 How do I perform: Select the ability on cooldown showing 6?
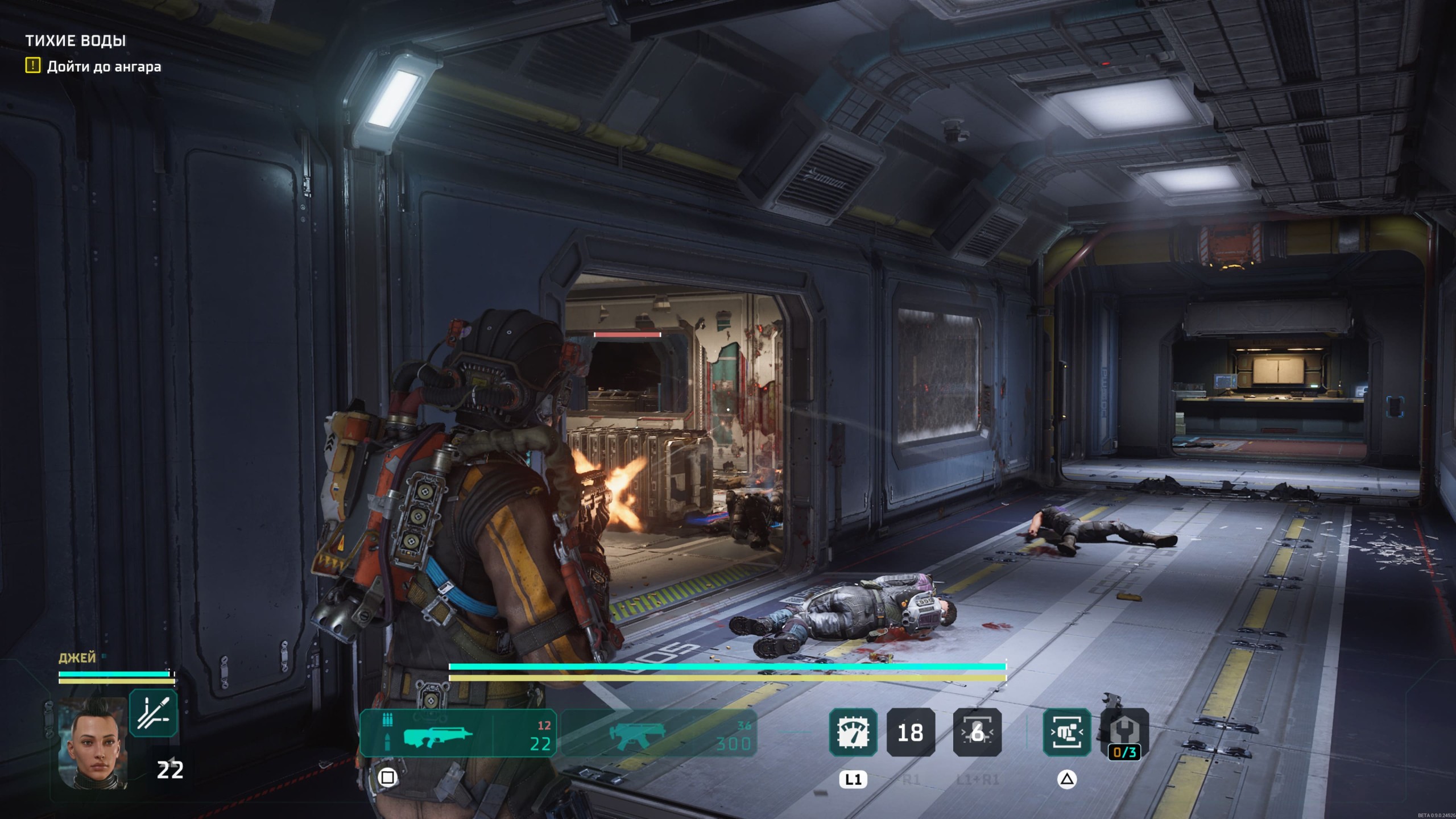tap(977, 732)
